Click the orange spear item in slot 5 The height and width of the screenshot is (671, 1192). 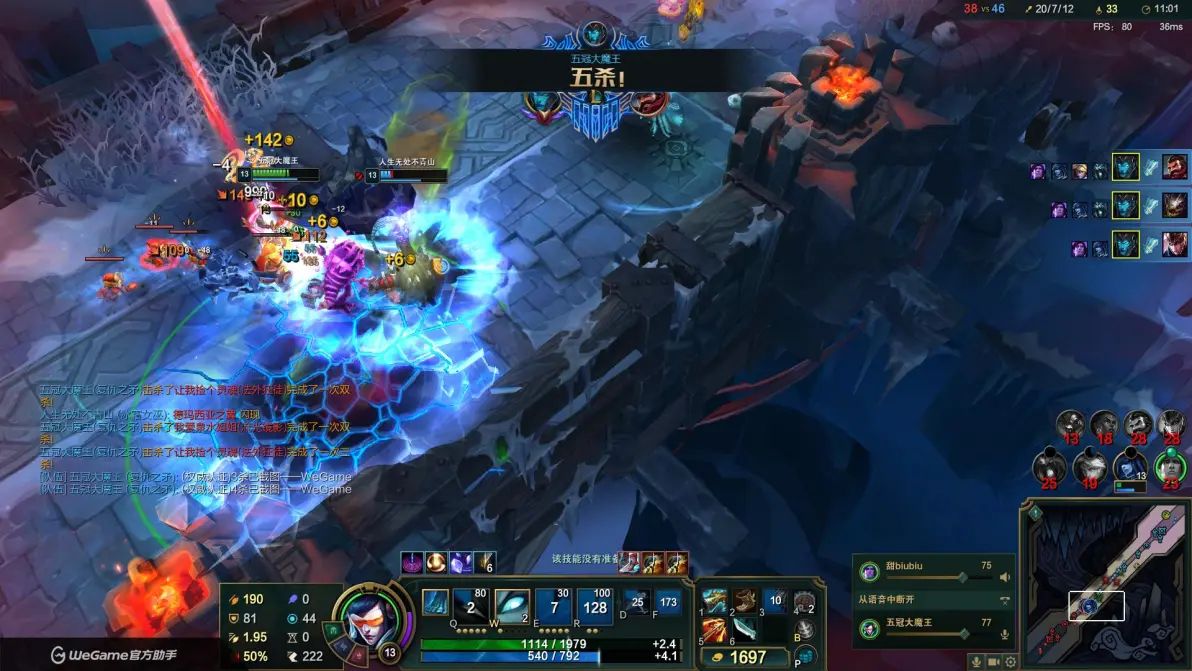714,630
